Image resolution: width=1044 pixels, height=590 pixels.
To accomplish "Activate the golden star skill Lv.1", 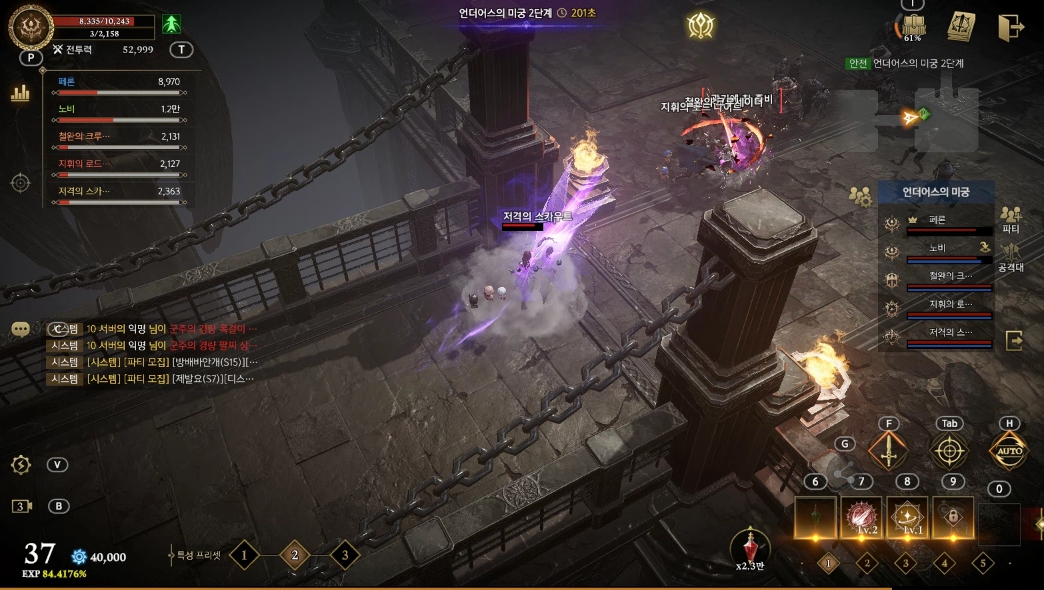I will click(x=906, y=516).
